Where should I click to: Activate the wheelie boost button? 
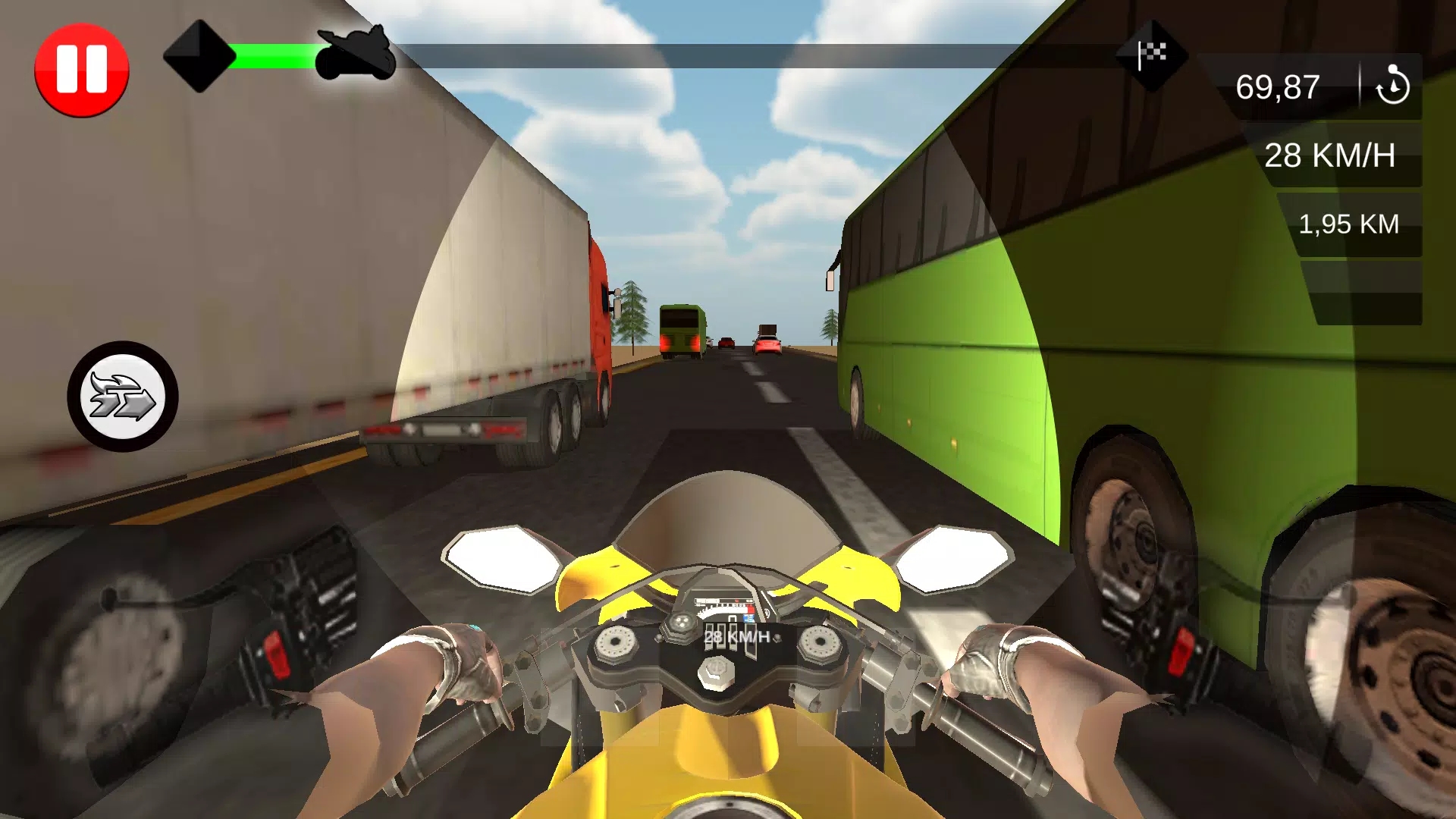point(123,397)
